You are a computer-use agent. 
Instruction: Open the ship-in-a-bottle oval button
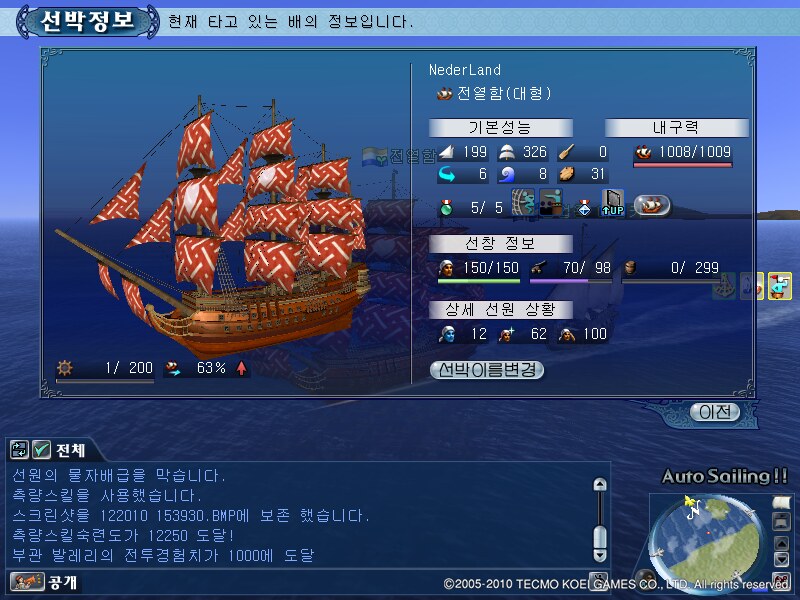coord(652,204)
